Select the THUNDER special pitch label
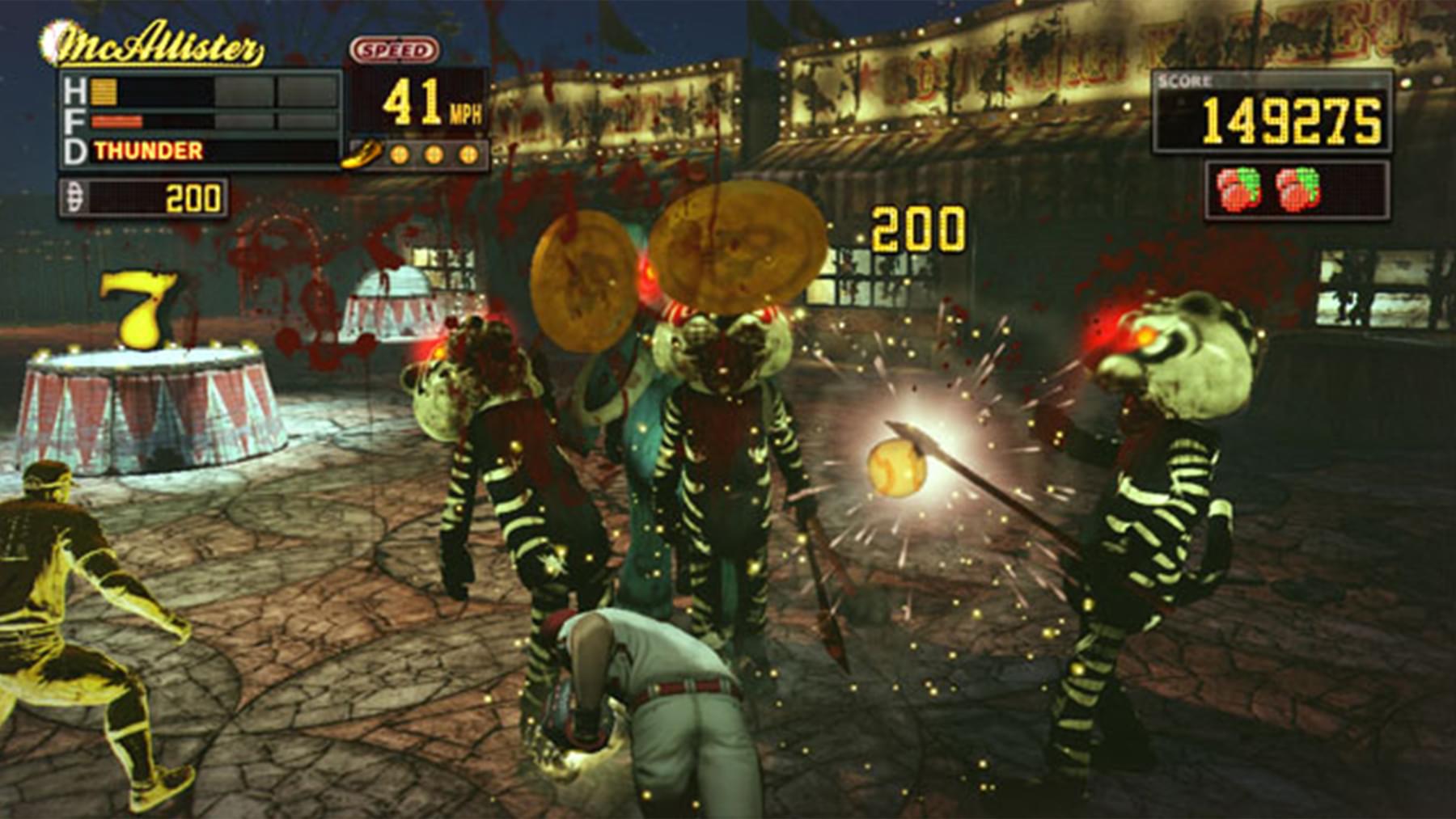This screenshot has height=819, width=1456. 149,151
